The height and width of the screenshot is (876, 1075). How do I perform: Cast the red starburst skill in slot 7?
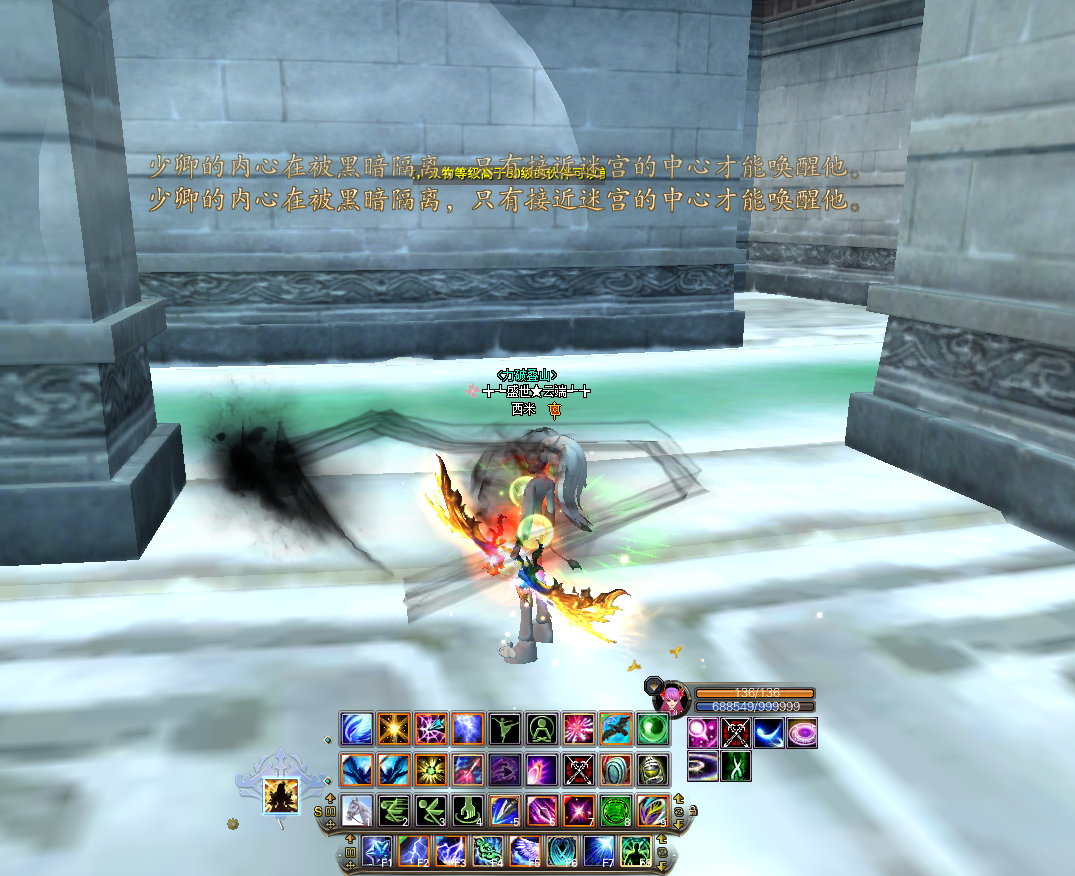578,809
